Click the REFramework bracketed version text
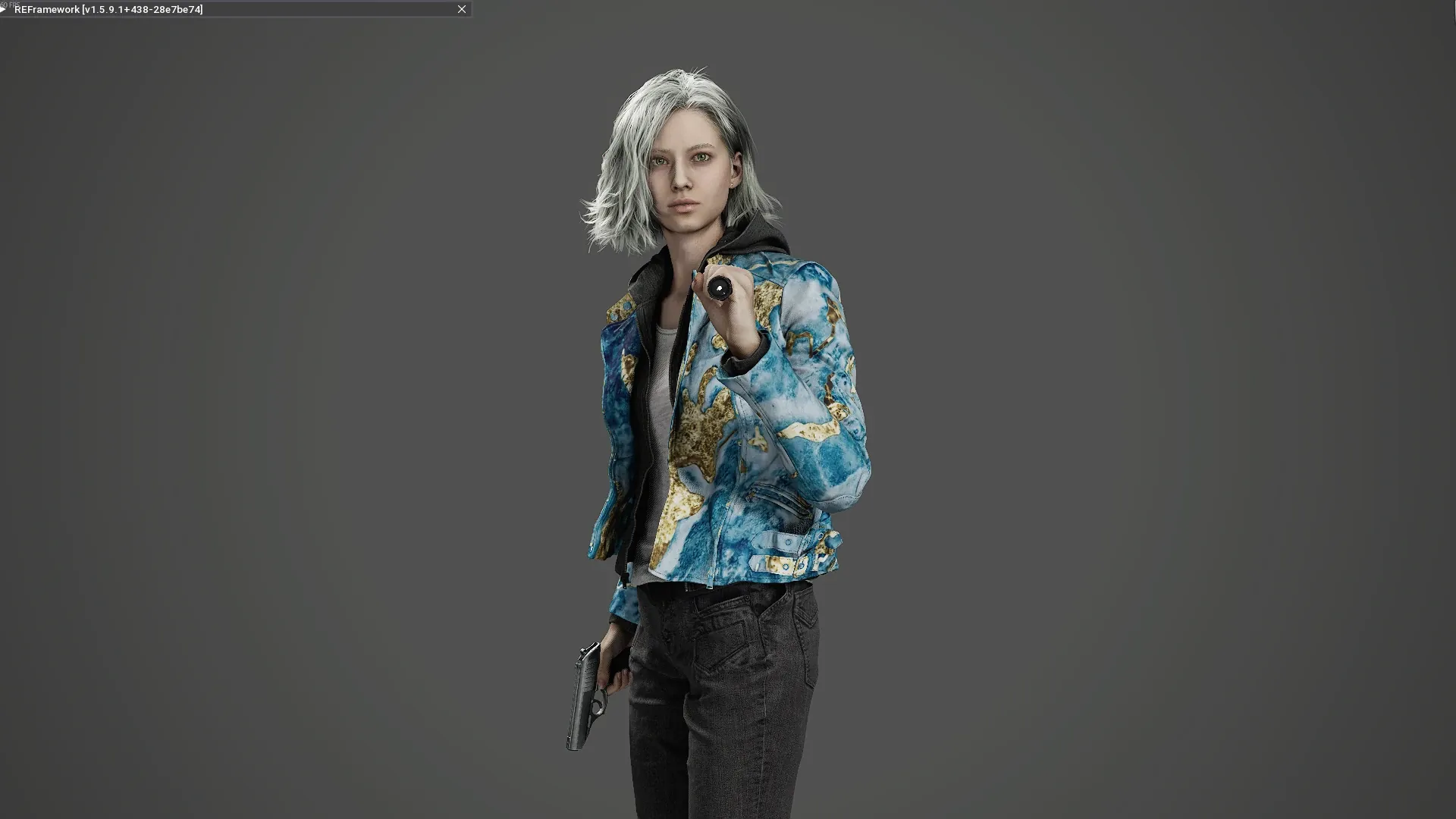The image size is (1456, 819). click(140, 9)
